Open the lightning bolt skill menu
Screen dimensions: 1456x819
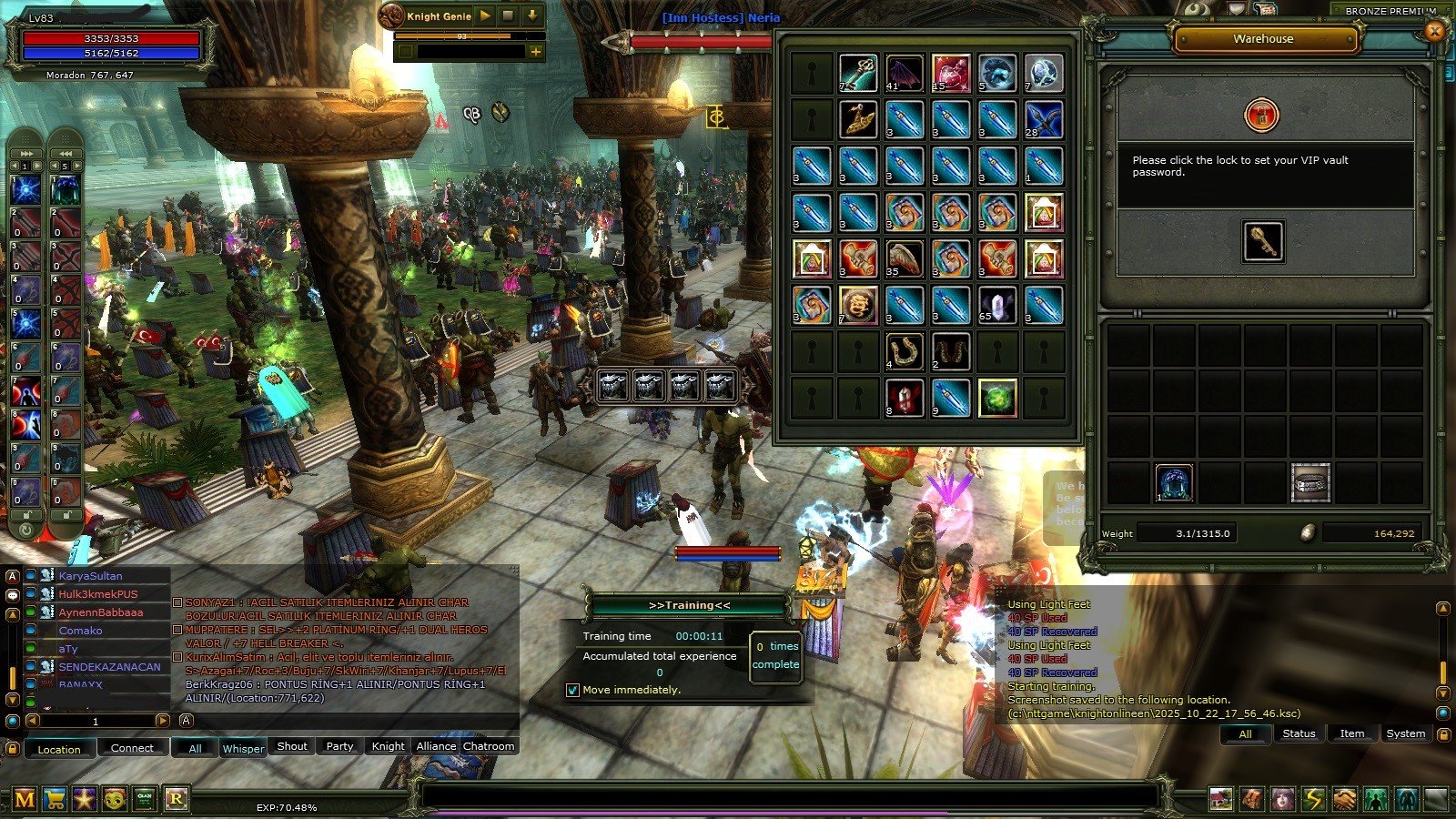1313,799
